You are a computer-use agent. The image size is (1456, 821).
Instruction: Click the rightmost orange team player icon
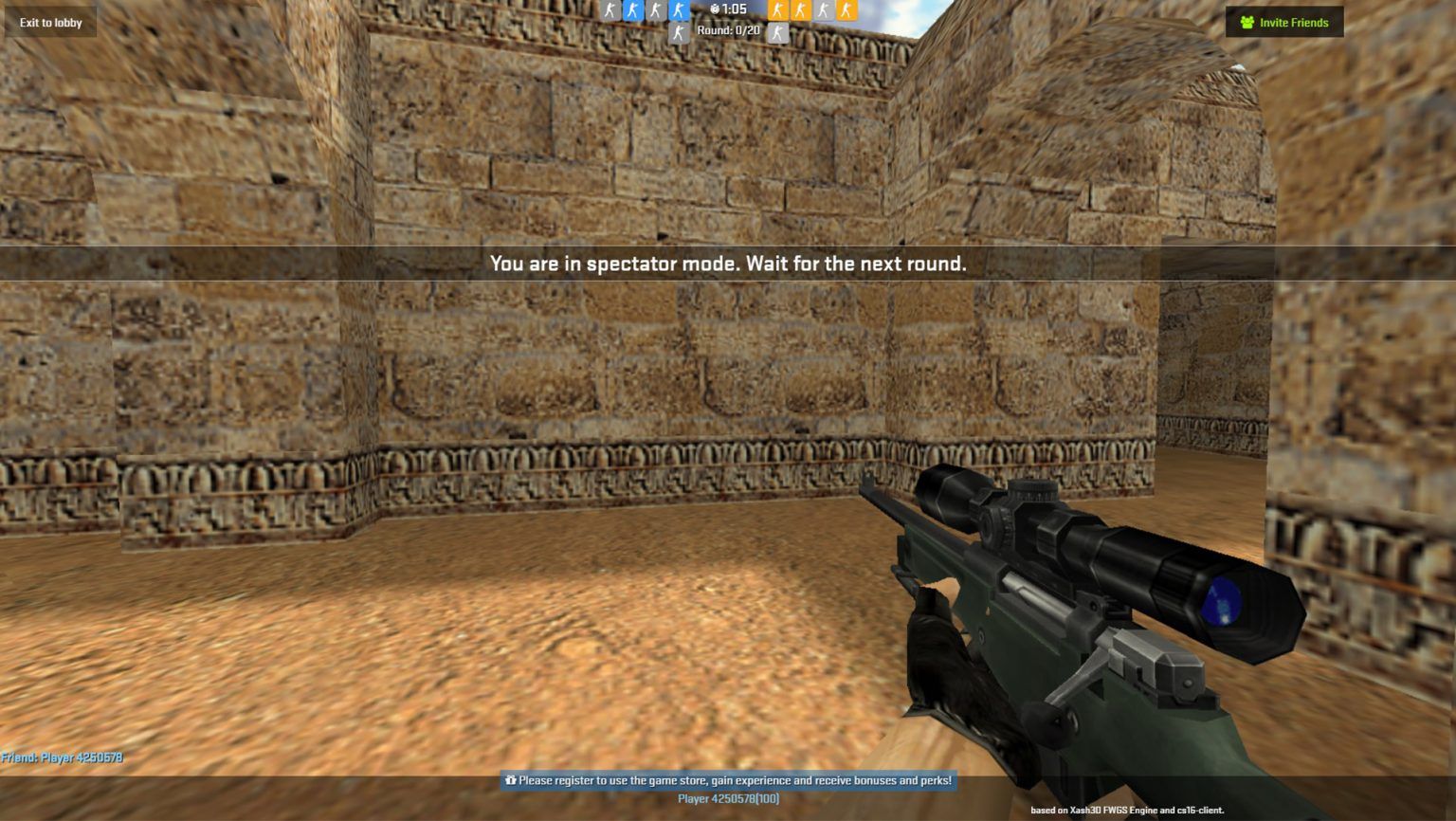pyautogui.click(x=846, y=11)
